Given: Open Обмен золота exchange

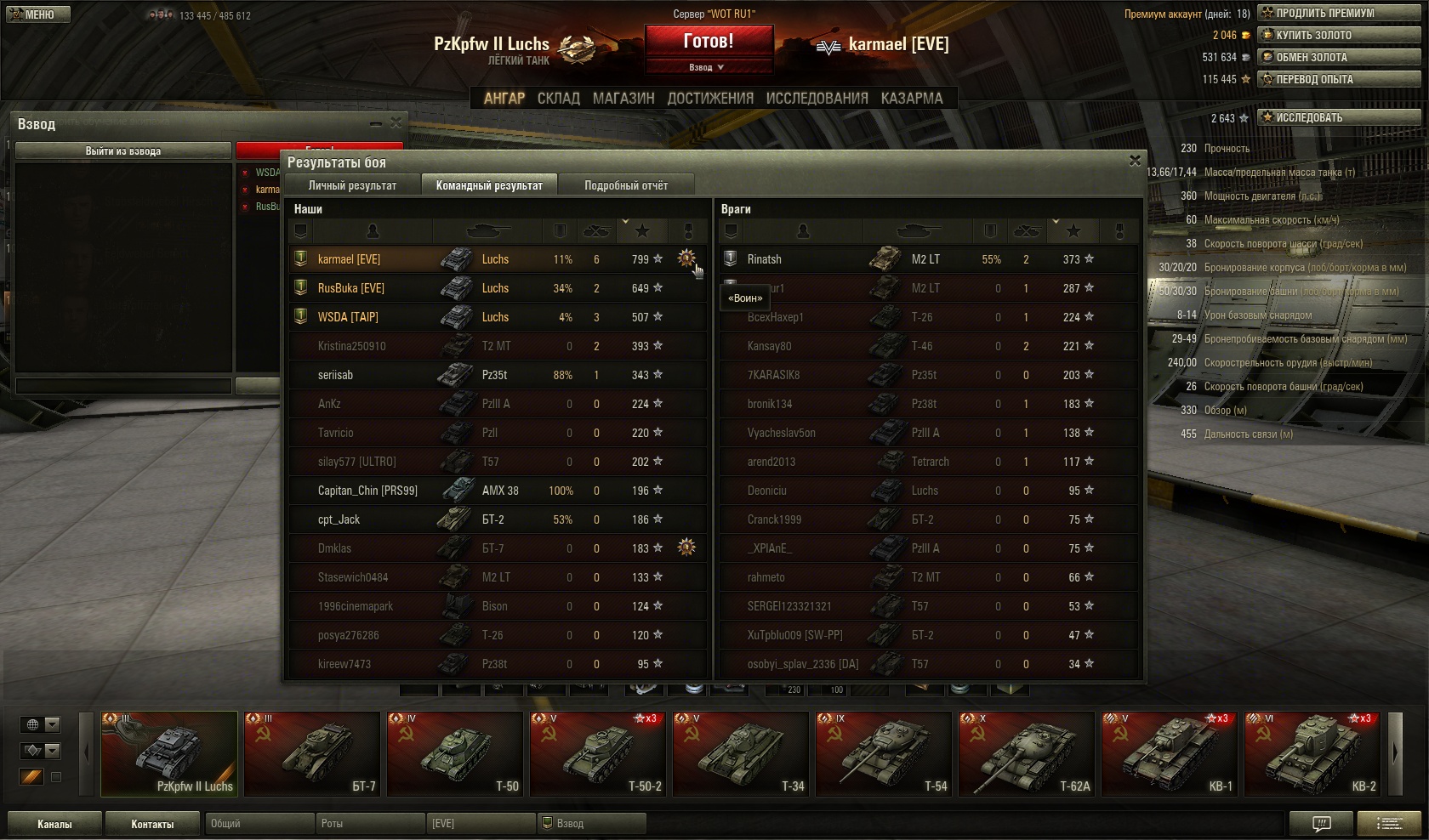Looking at the screenshot, I should tap(1339, 57).
